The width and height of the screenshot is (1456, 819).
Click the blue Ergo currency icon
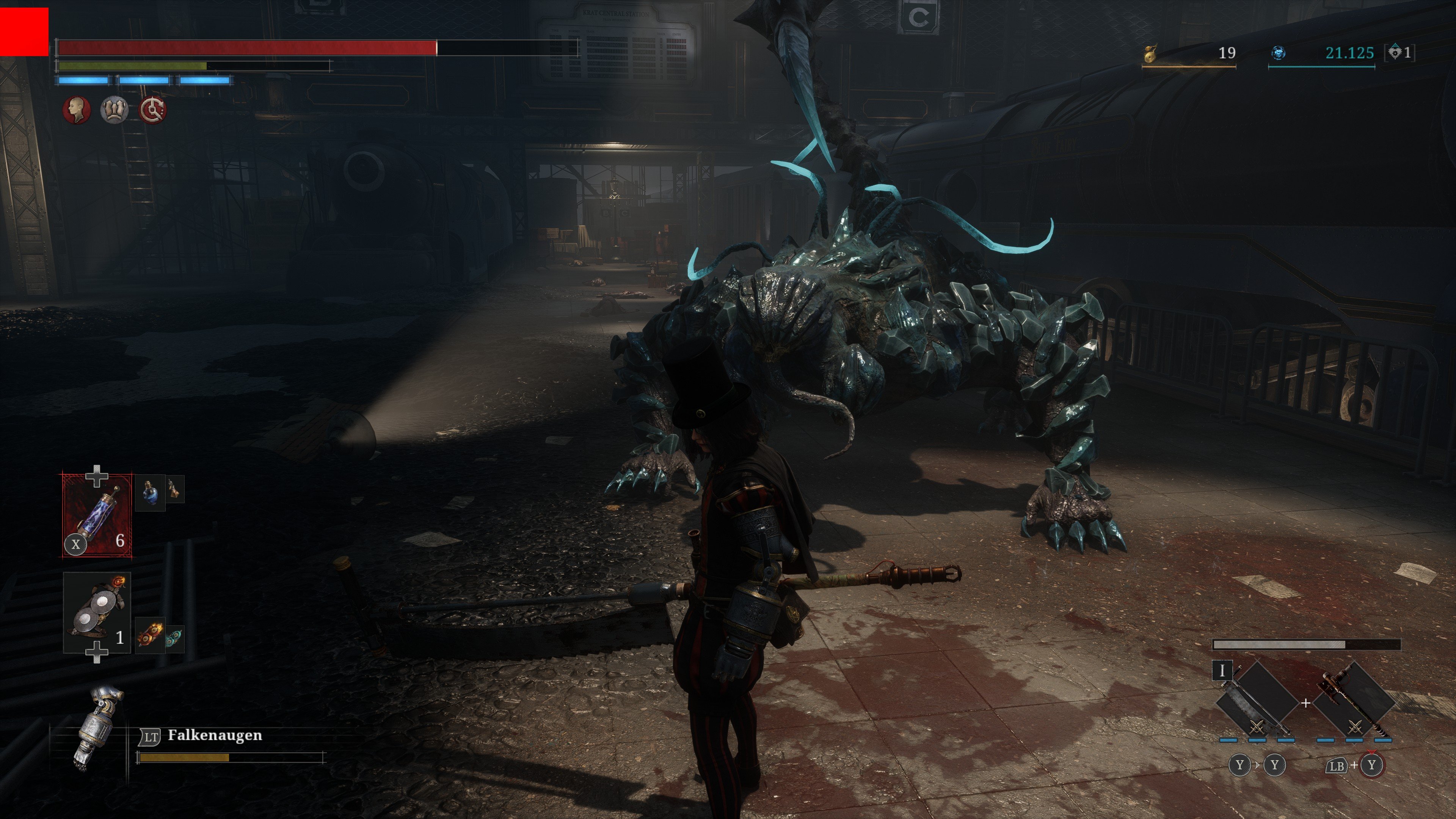(x=1279, y=53)
